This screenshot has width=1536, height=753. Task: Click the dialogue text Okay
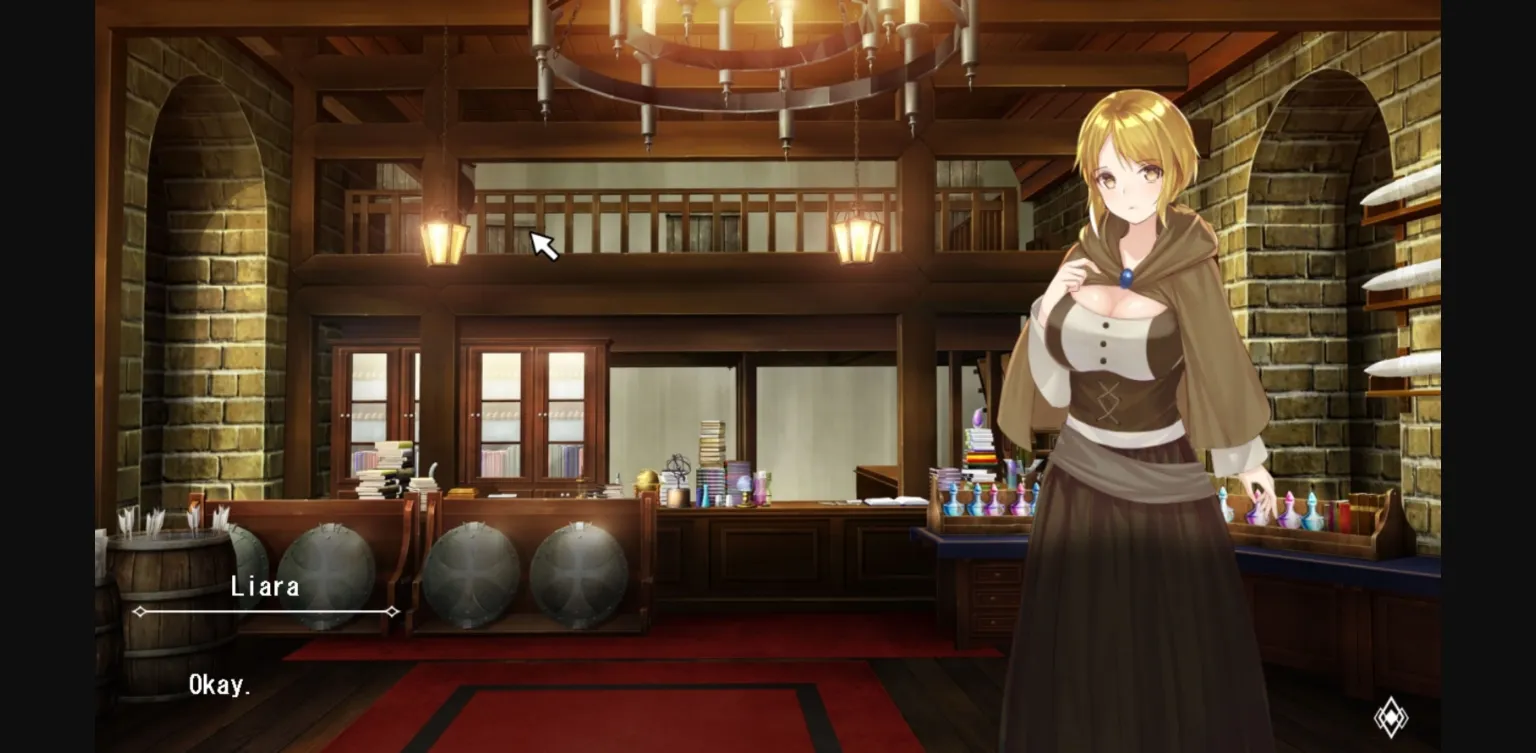click(x=219, y=684)
